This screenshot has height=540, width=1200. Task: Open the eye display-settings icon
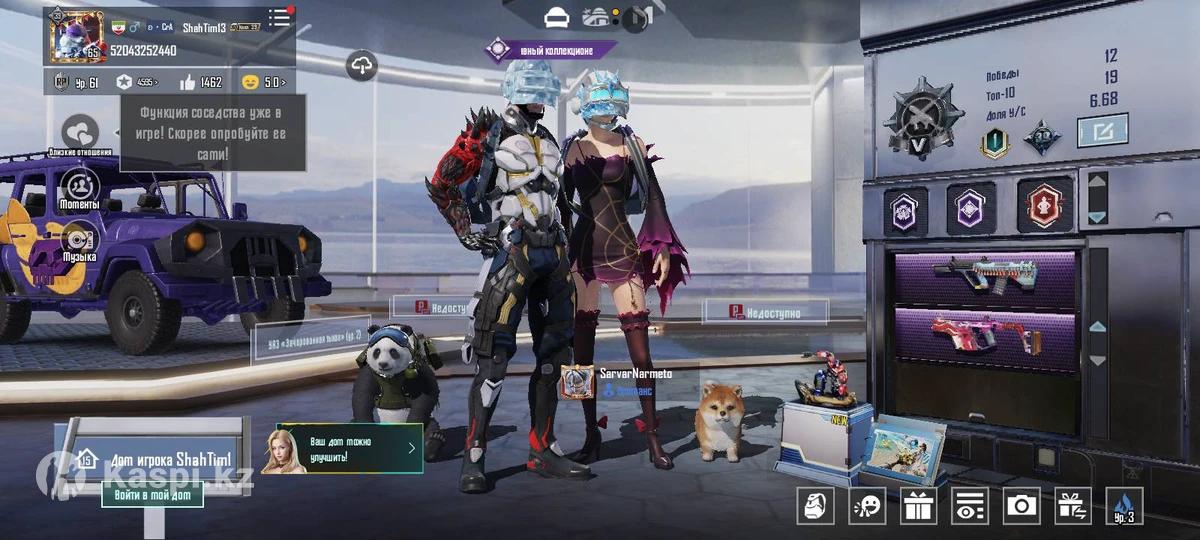[969, 506]
